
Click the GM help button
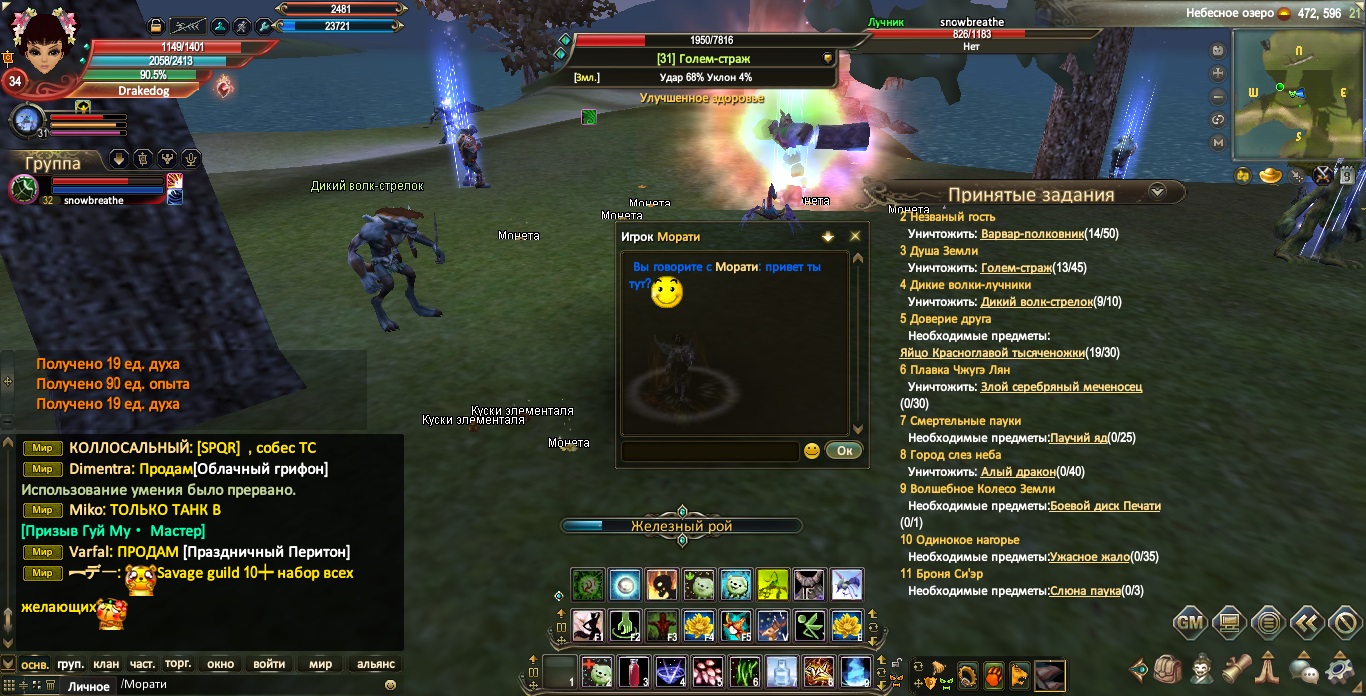(1189, 622)
